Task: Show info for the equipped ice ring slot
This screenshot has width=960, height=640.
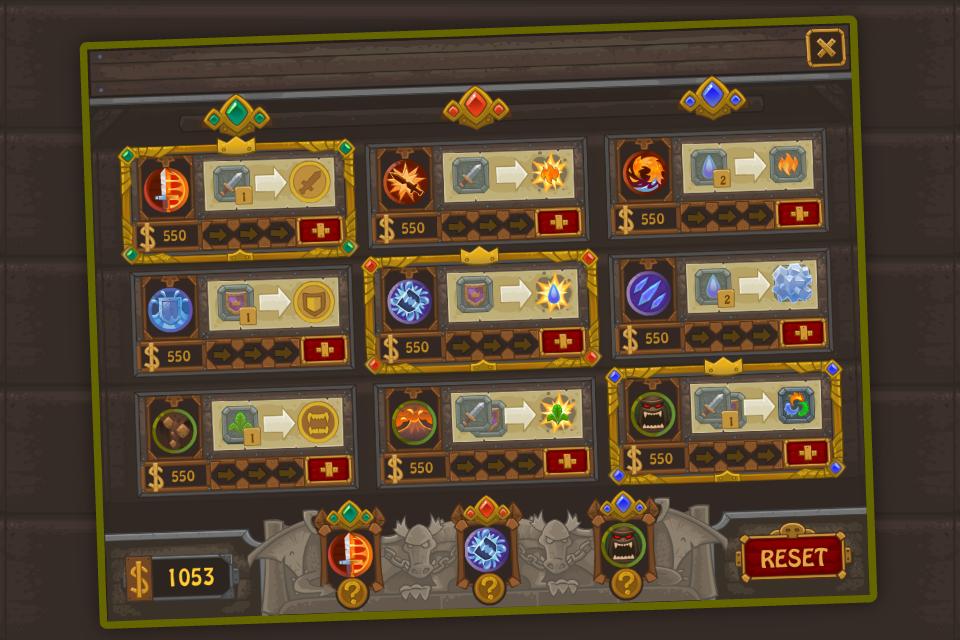Action: point(487,589)
